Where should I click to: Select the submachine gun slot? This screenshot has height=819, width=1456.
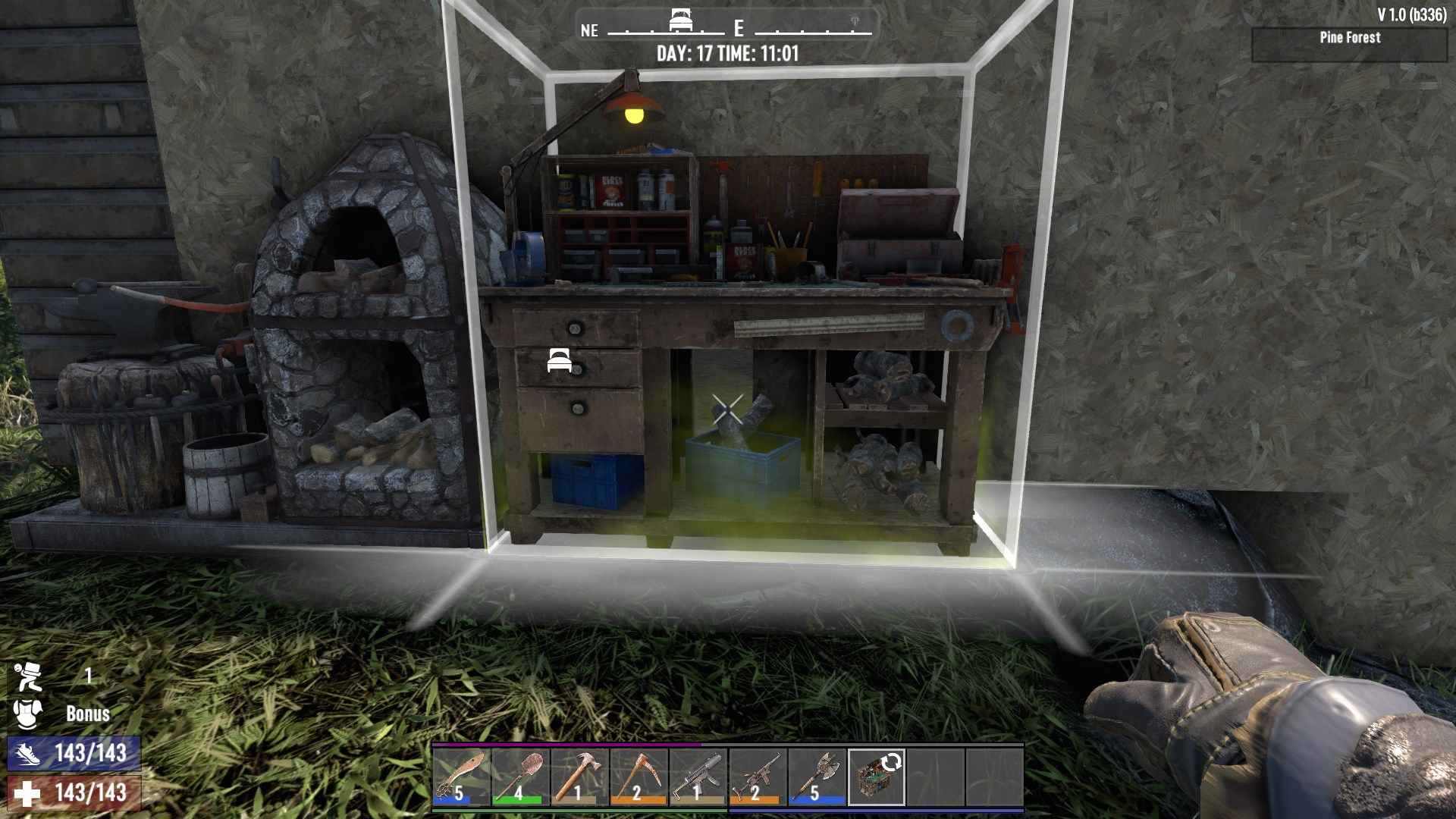(x=698, y=777)
